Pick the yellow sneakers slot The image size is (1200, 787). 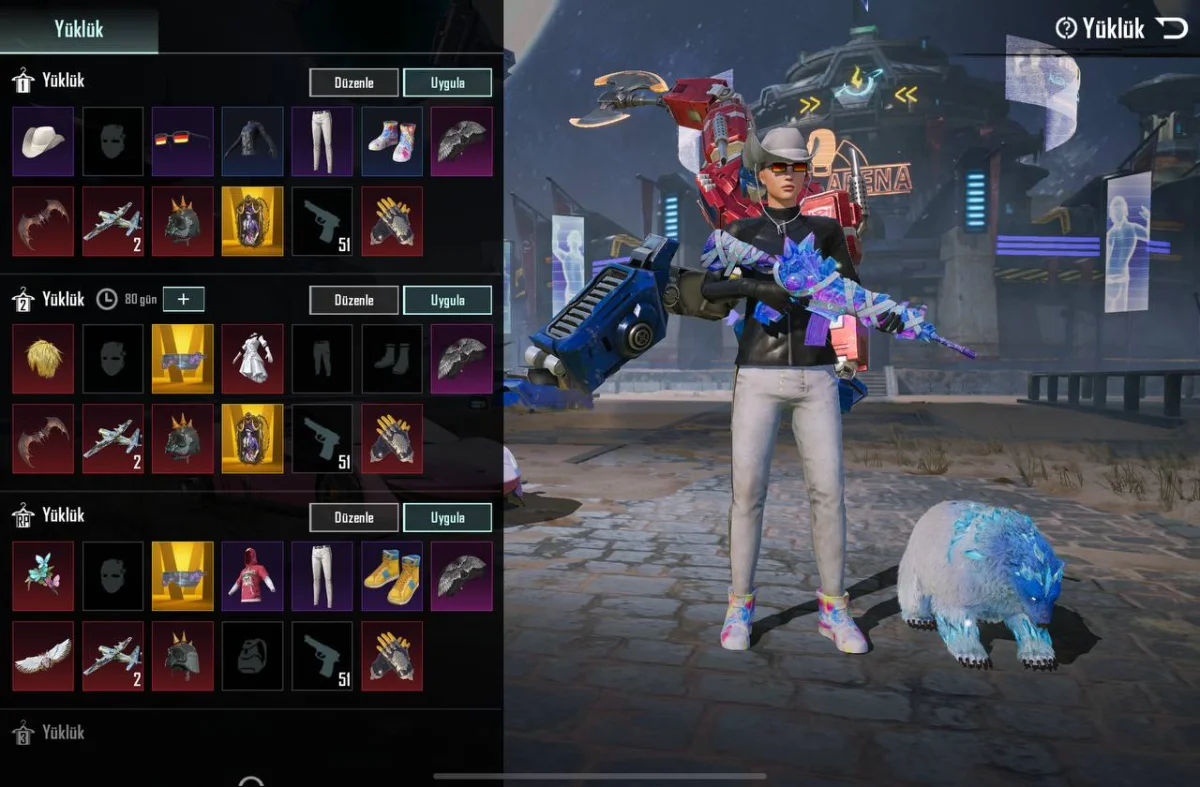391,576
